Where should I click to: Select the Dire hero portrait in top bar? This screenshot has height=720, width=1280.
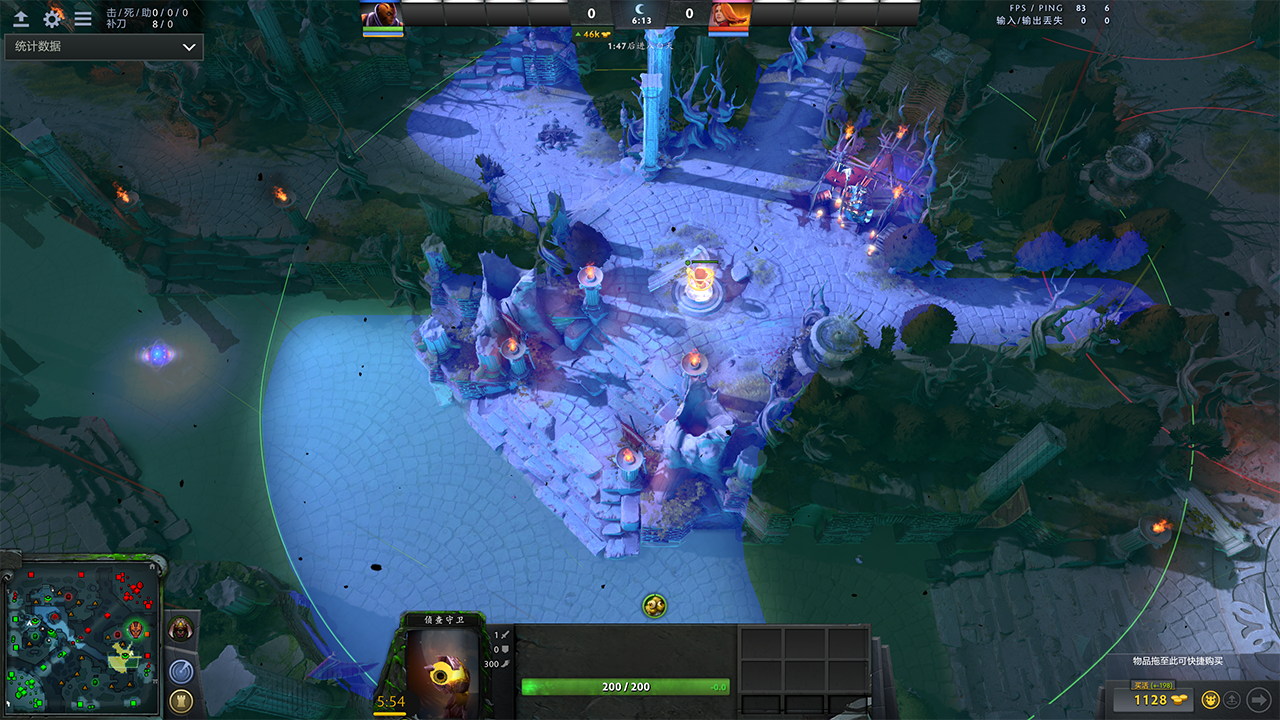729,15
